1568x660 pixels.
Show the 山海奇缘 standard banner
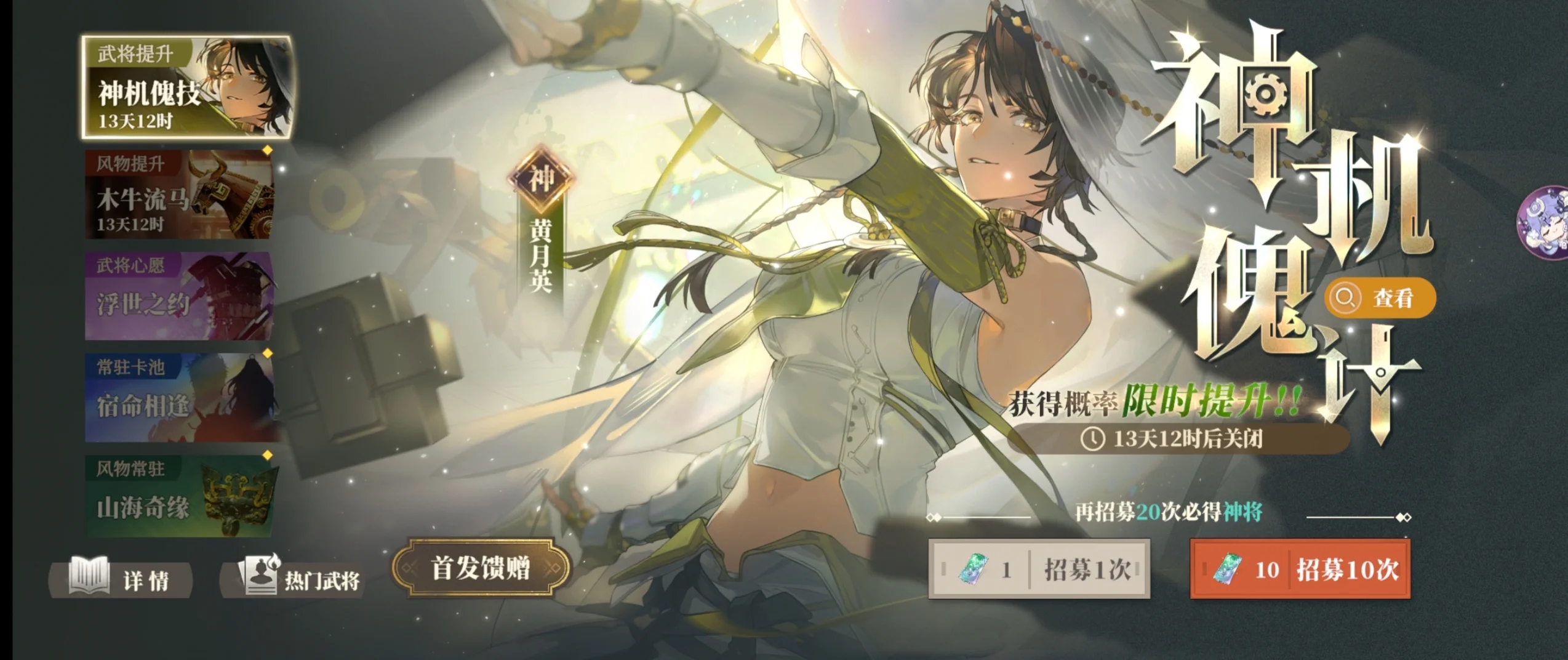point(178,497)
